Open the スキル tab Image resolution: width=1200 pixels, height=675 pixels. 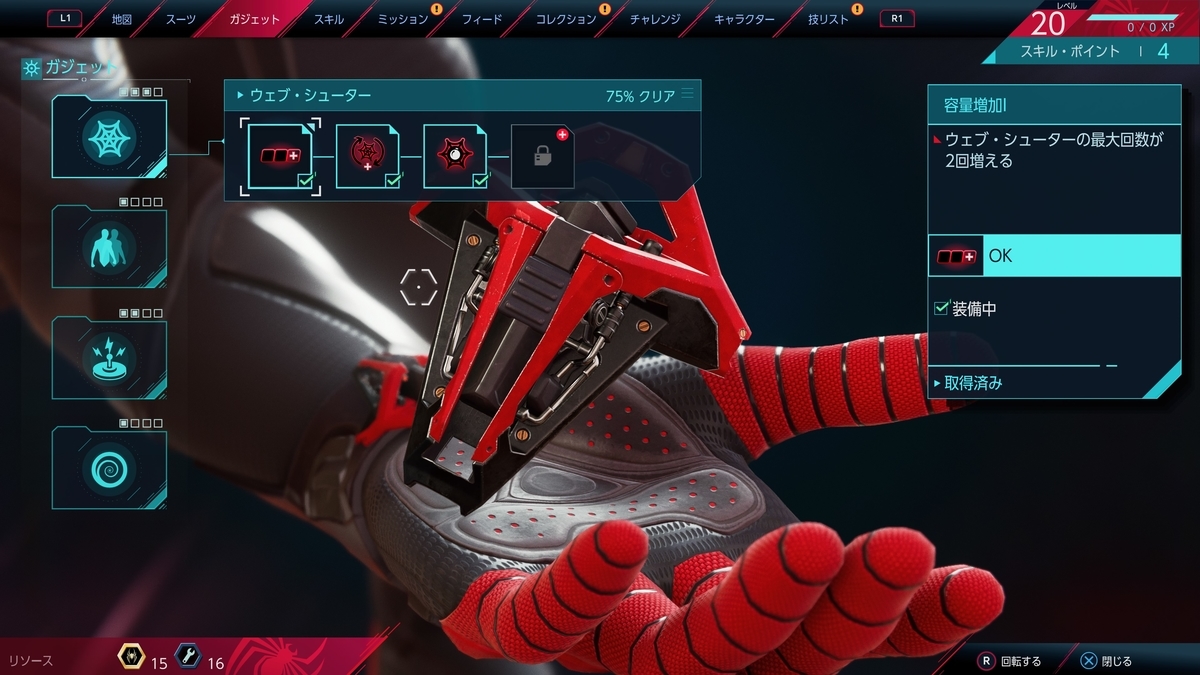[x=328, y=19]
